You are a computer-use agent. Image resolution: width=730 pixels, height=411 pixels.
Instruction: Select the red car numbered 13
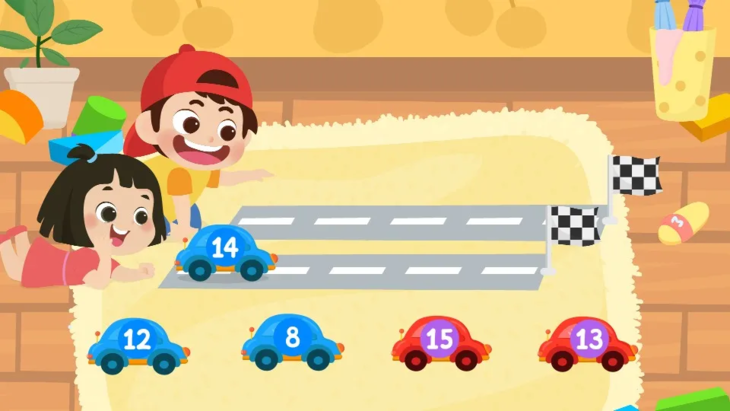point(588,342)
